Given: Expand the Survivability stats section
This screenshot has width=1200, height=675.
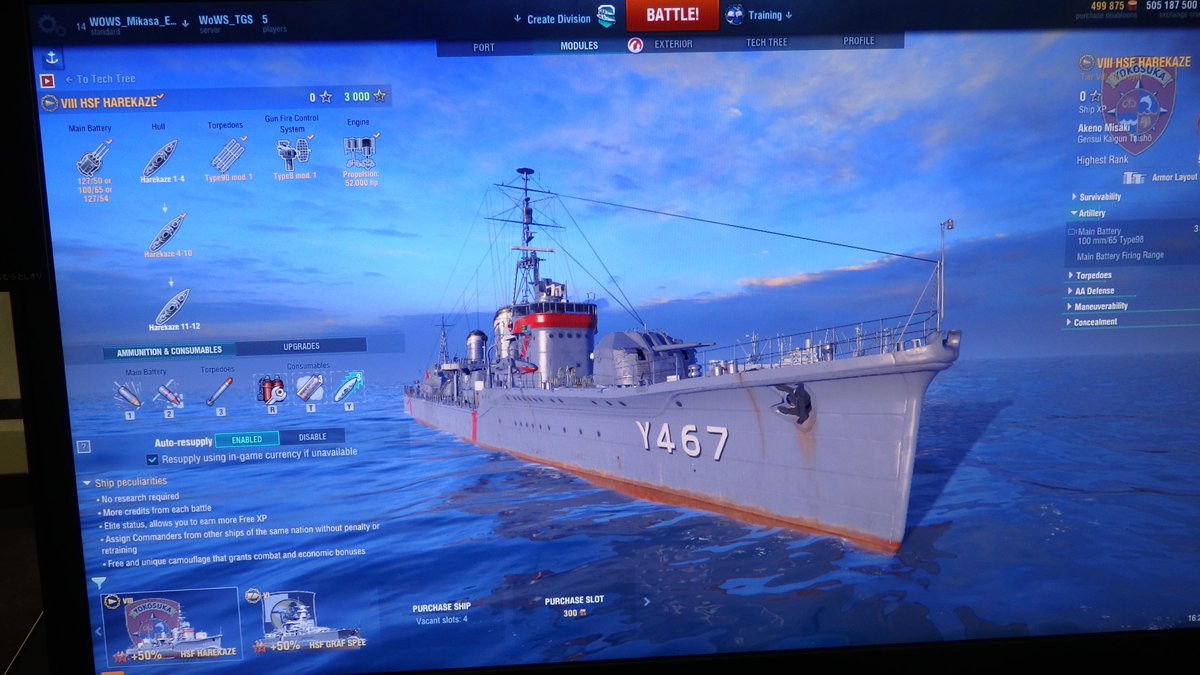Looking at the screenshot, I should coord(1099,197).
